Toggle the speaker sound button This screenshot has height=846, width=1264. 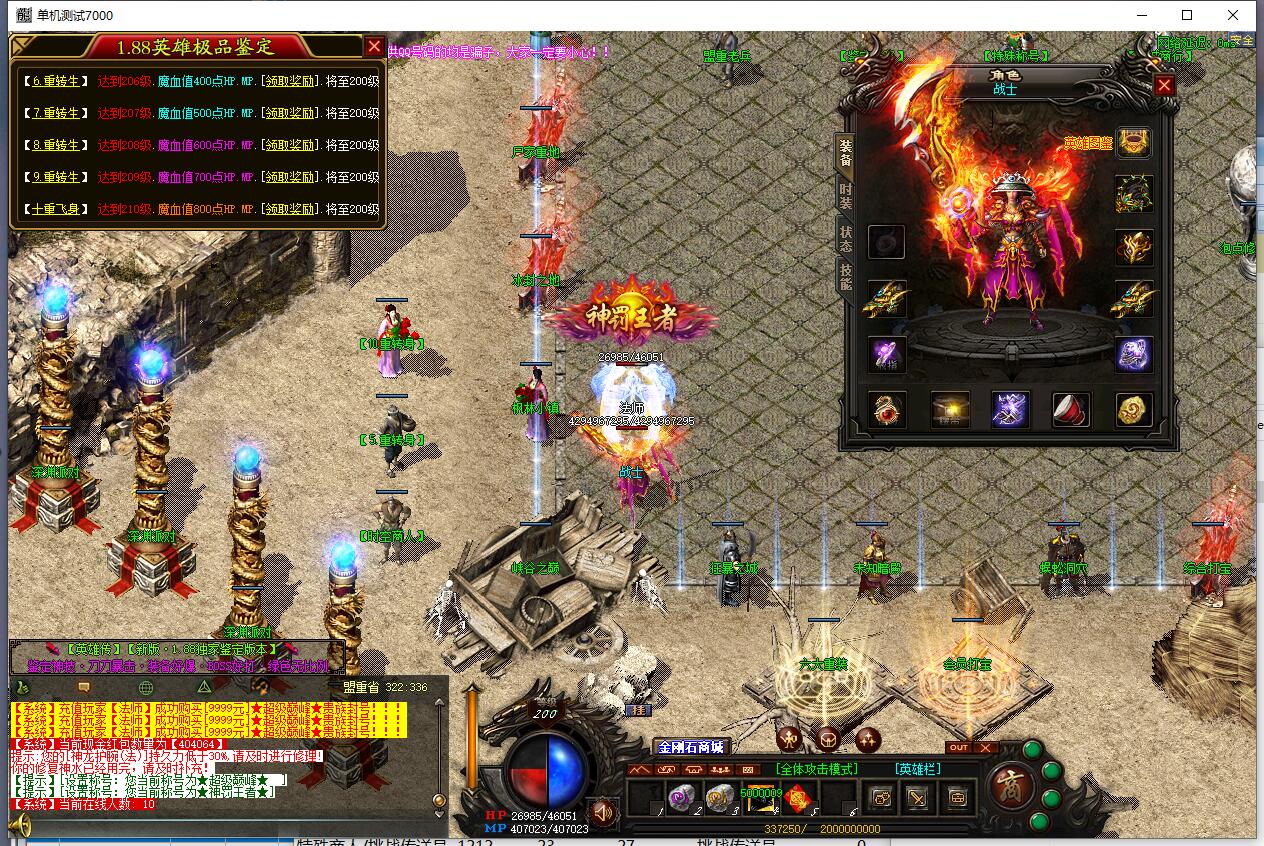coord(602,810)
